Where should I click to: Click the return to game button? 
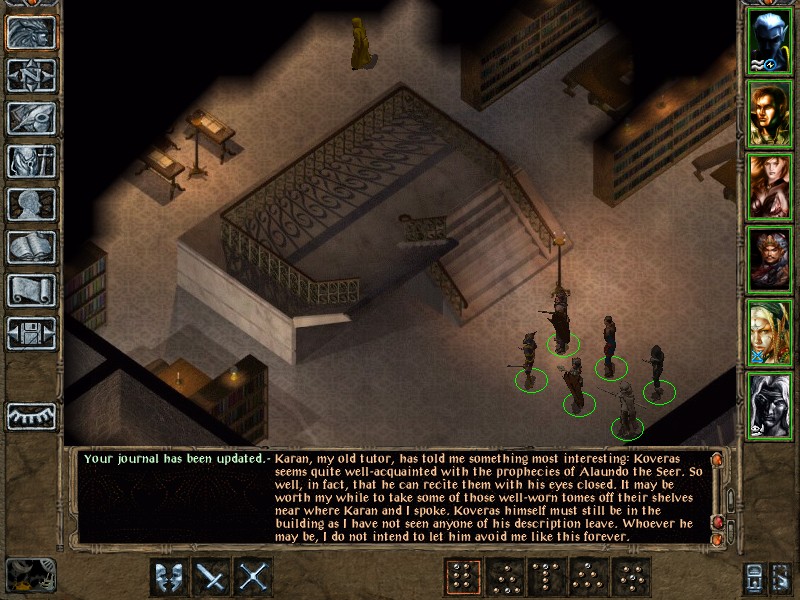[31, 31]
